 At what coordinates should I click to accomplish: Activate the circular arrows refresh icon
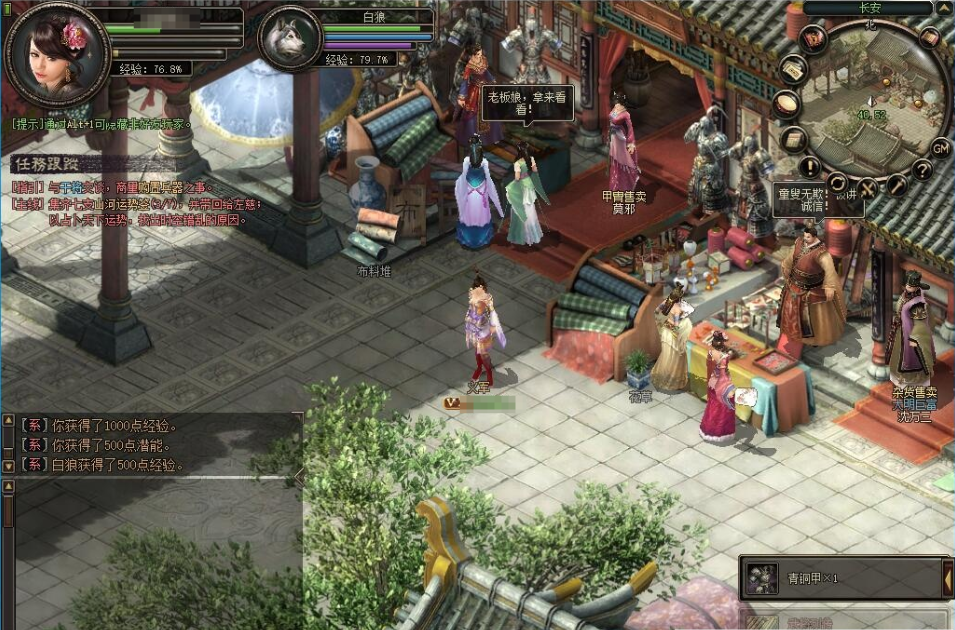(837, 184)
